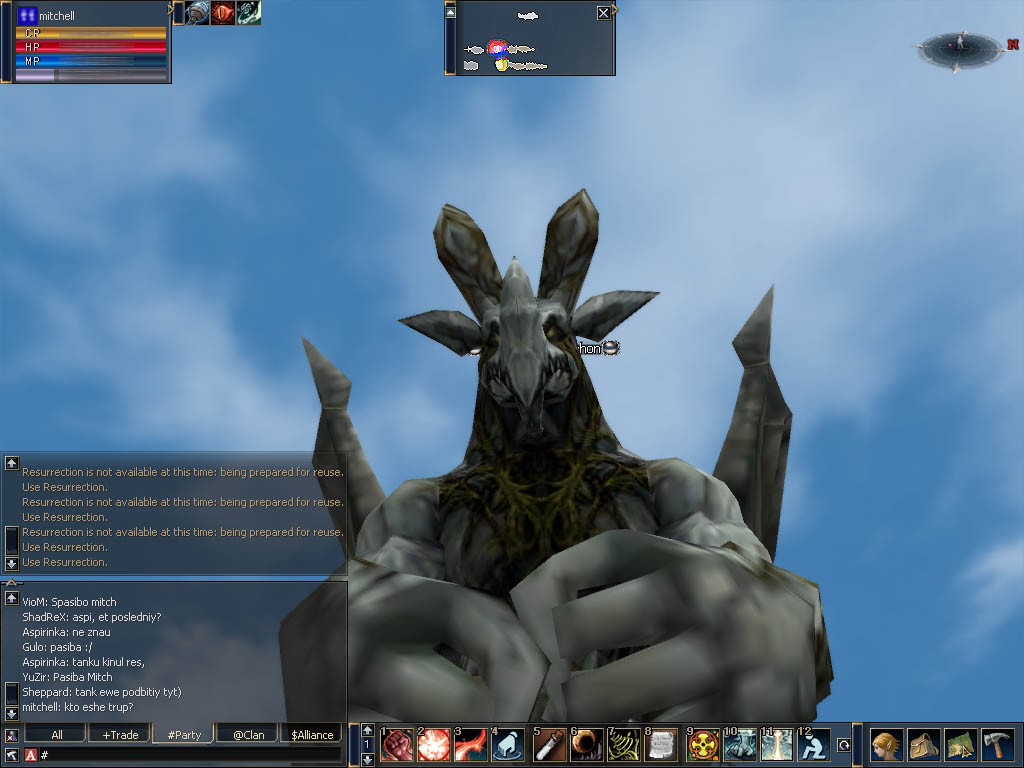Use the white burst skill in slot 2
The image size is (1024, 768).
435,745
